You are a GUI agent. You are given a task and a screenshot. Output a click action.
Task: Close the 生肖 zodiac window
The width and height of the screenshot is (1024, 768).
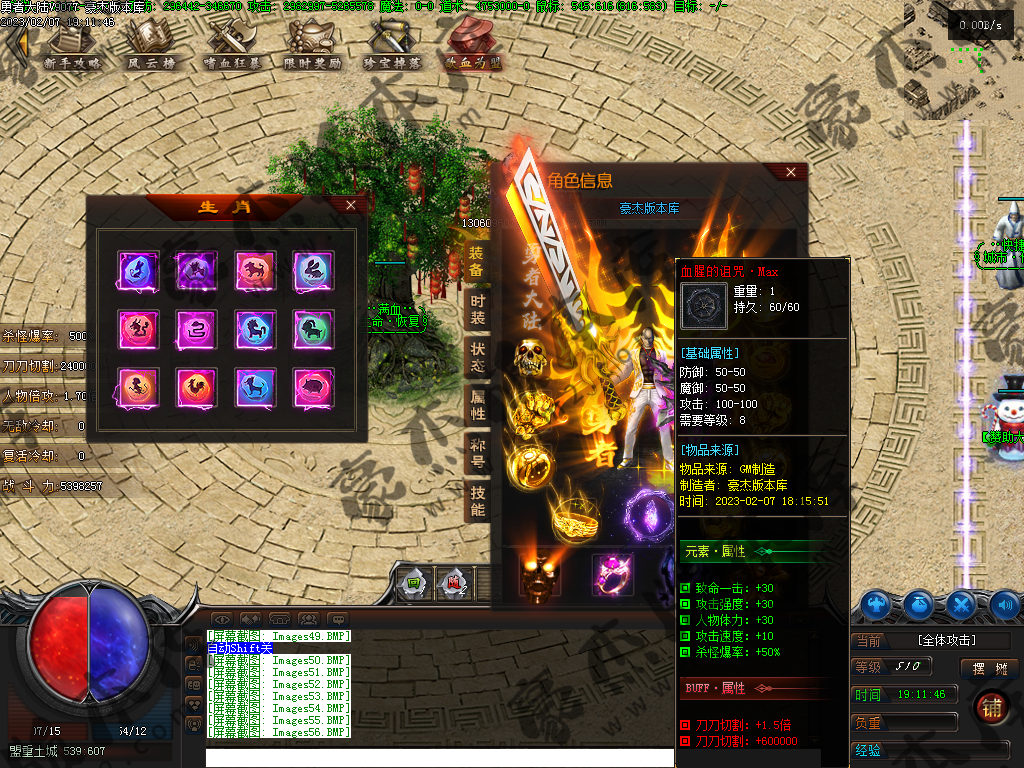(350, 205)
